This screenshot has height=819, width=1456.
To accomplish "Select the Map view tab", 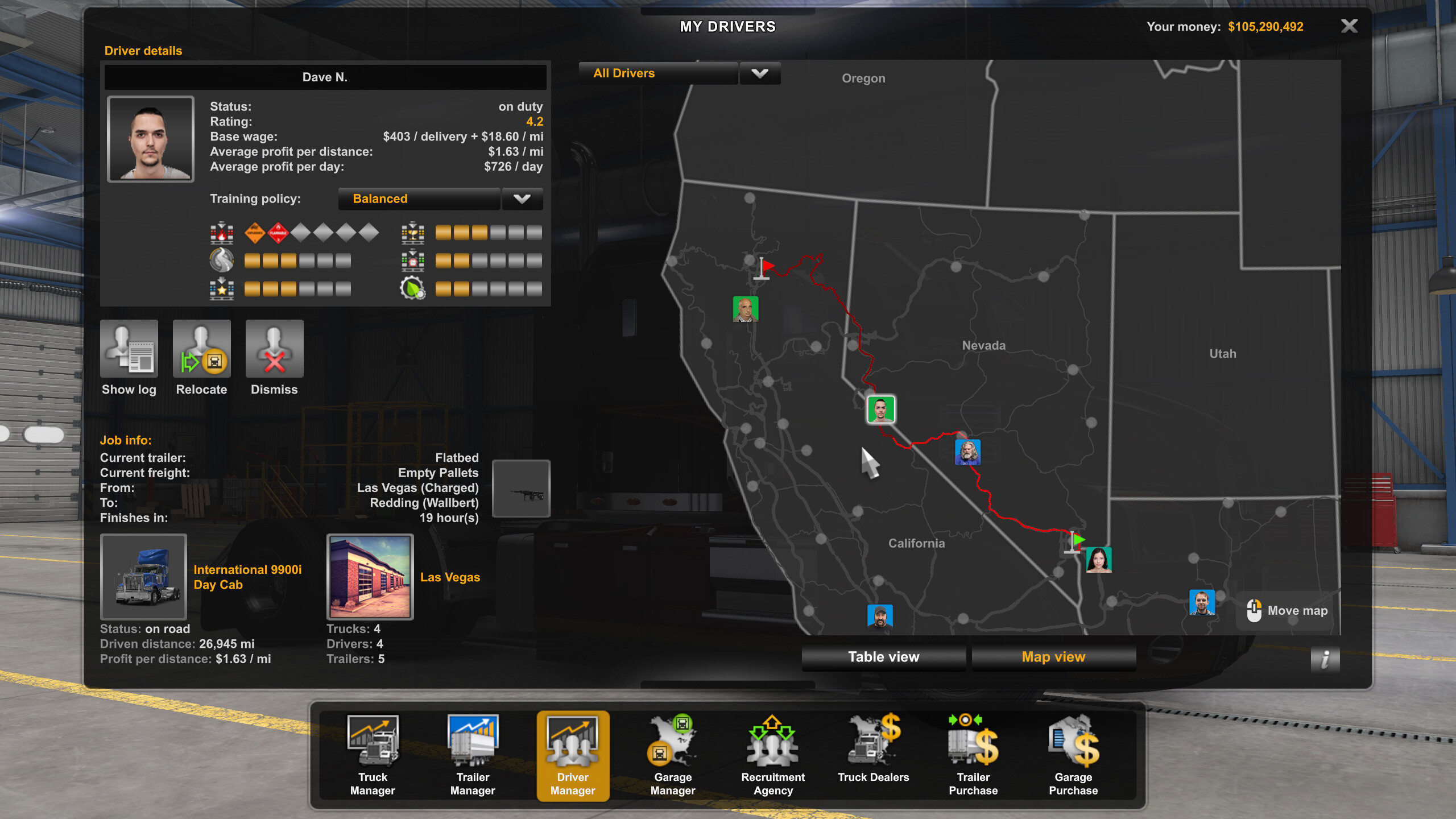I will point(1053,657).
